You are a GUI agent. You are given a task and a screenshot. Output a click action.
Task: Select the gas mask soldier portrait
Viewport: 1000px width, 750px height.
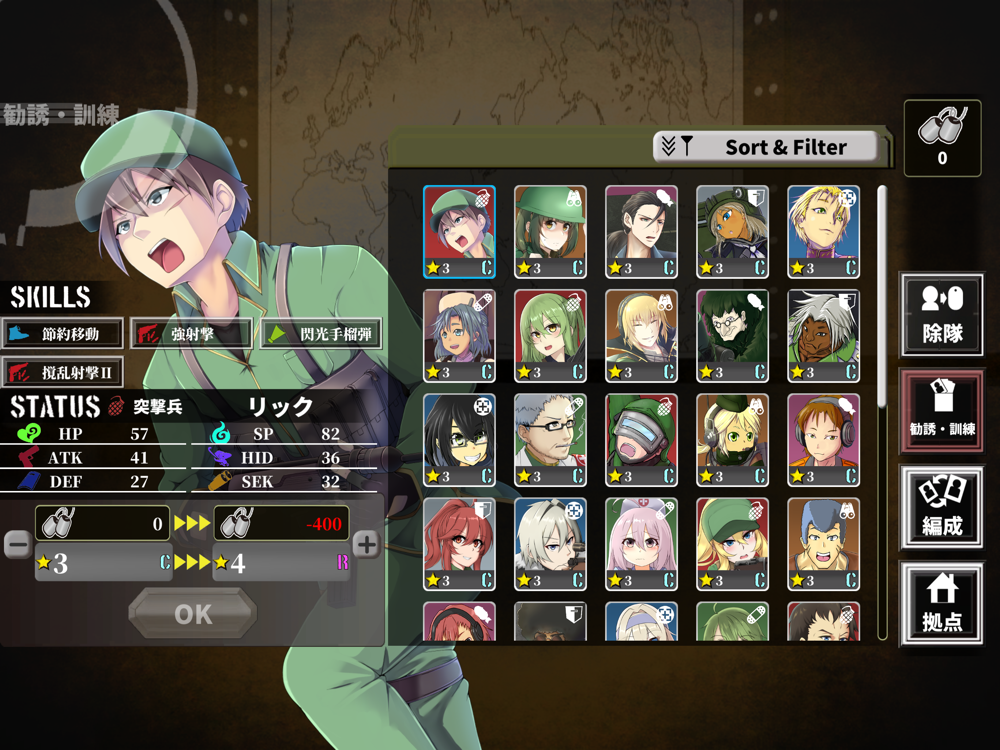[641, 440]
